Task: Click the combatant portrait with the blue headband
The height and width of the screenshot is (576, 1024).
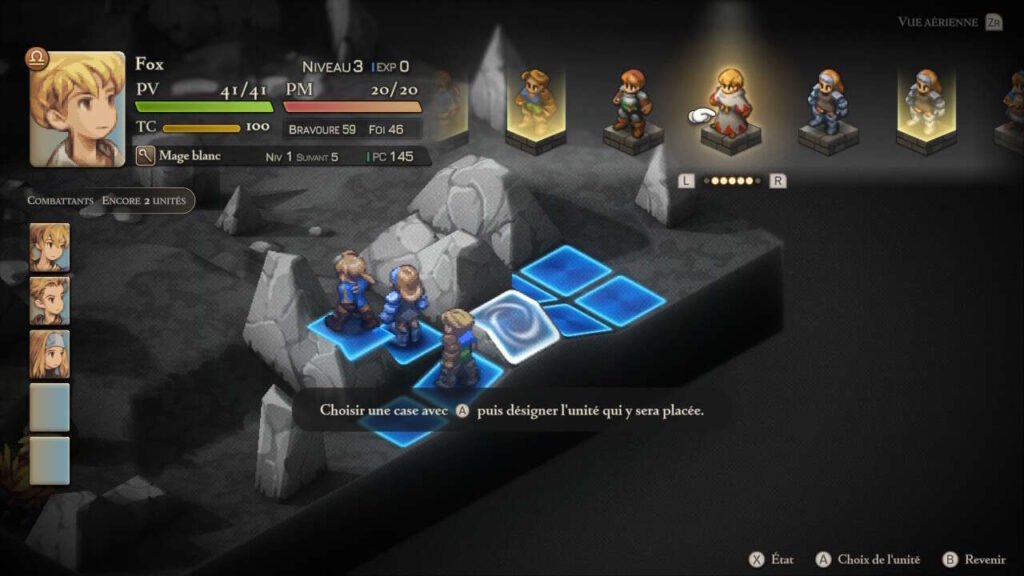Action: tap(49, 353)
